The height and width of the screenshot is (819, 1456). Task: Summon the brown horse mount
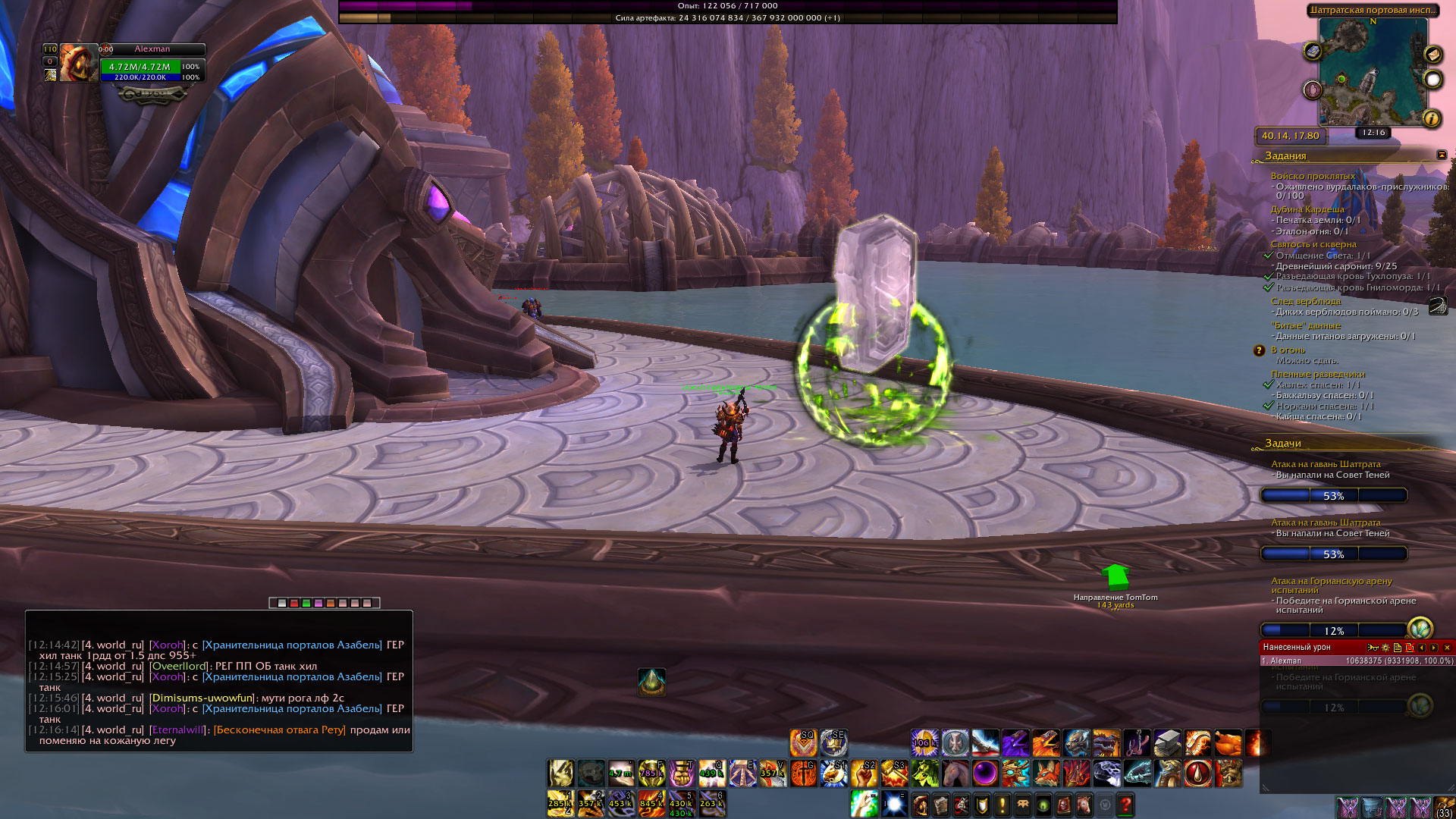955,773
